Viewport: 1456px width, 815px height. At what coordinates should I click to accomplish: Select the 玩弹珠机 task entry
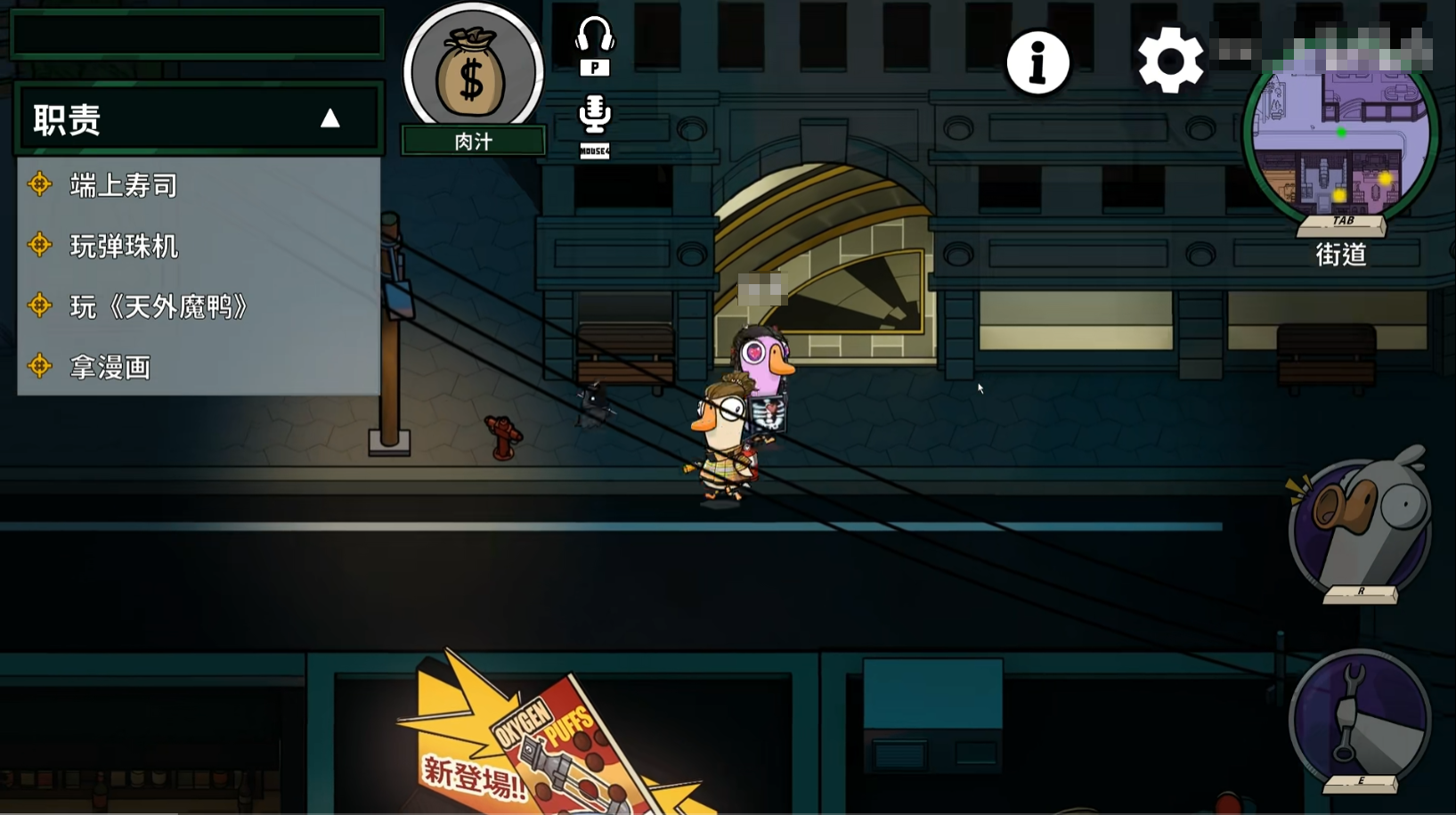[x=124, y=246]
